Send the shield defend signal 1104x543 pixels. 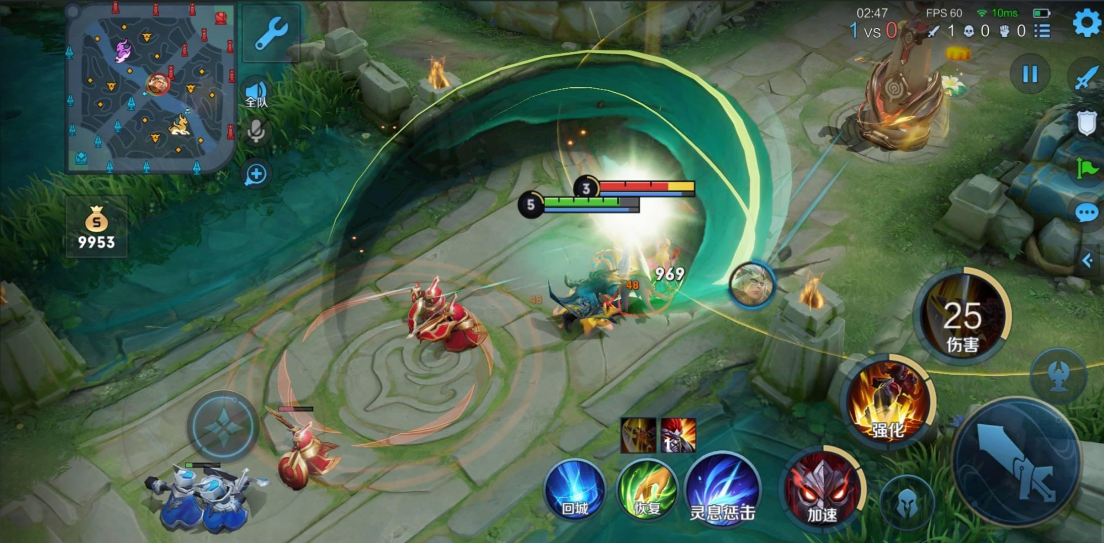(1086, 123)
